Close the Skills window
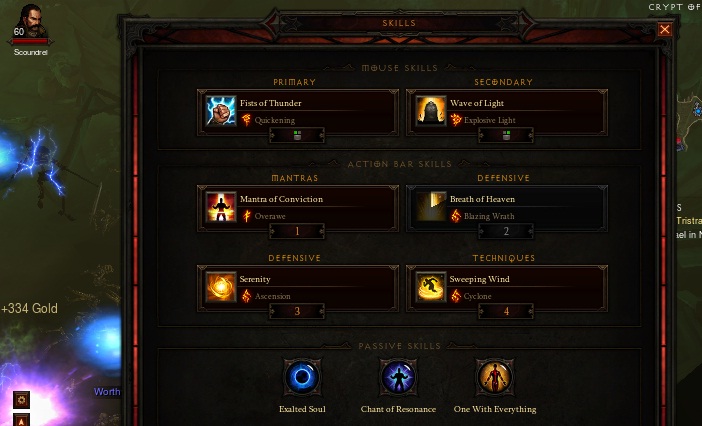 tap(665, 30)
